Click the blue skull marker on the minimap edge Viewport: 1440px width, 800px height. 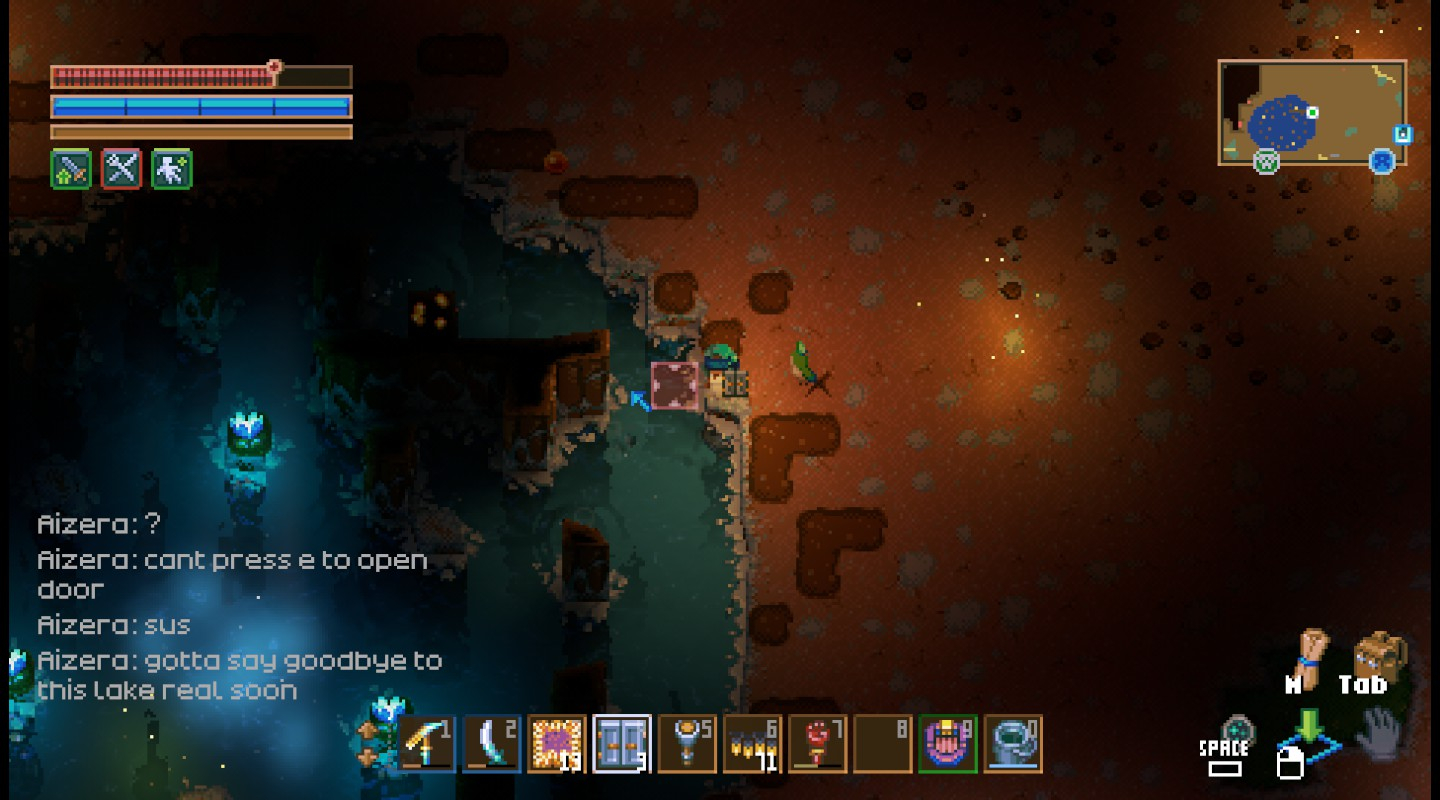click(x=1382, y=160)
